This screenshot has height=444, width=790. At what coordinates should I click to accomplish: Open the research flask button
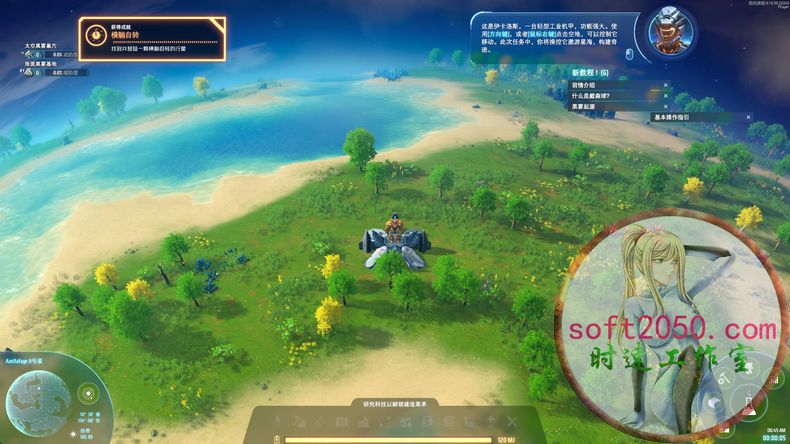point(749,402)
